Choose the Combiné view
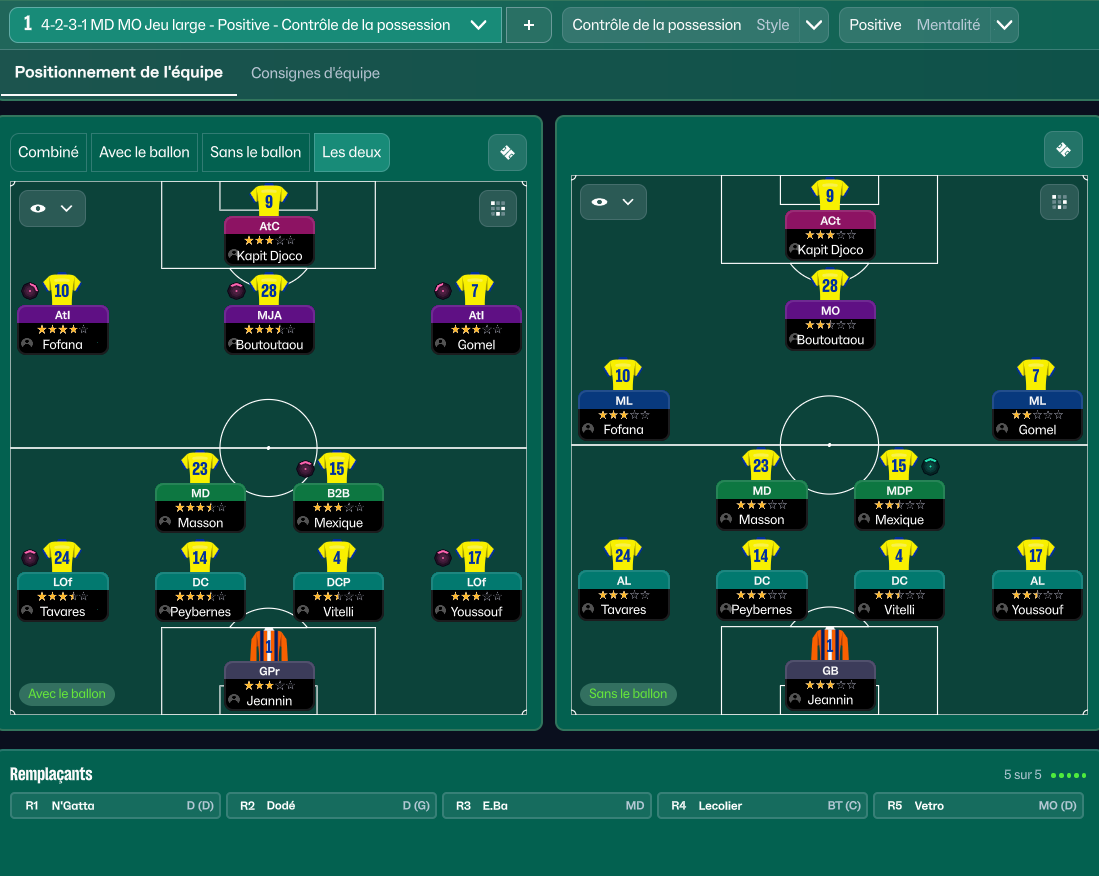 click(48, 152)
